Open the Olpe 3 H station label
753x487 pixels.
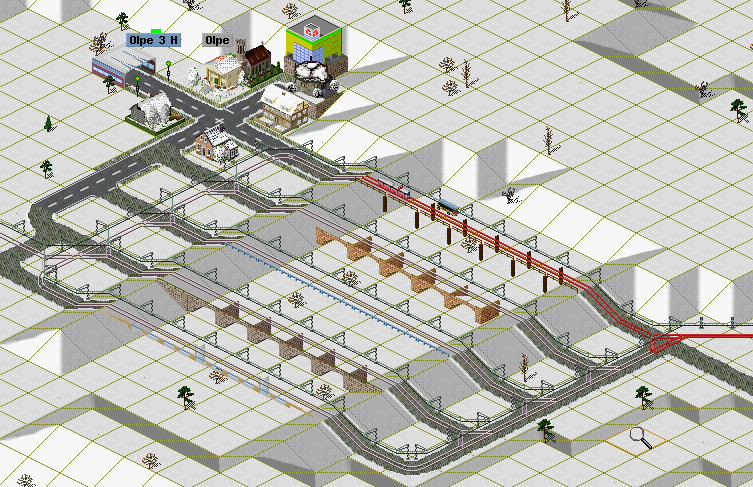click(x=154, y=41)
